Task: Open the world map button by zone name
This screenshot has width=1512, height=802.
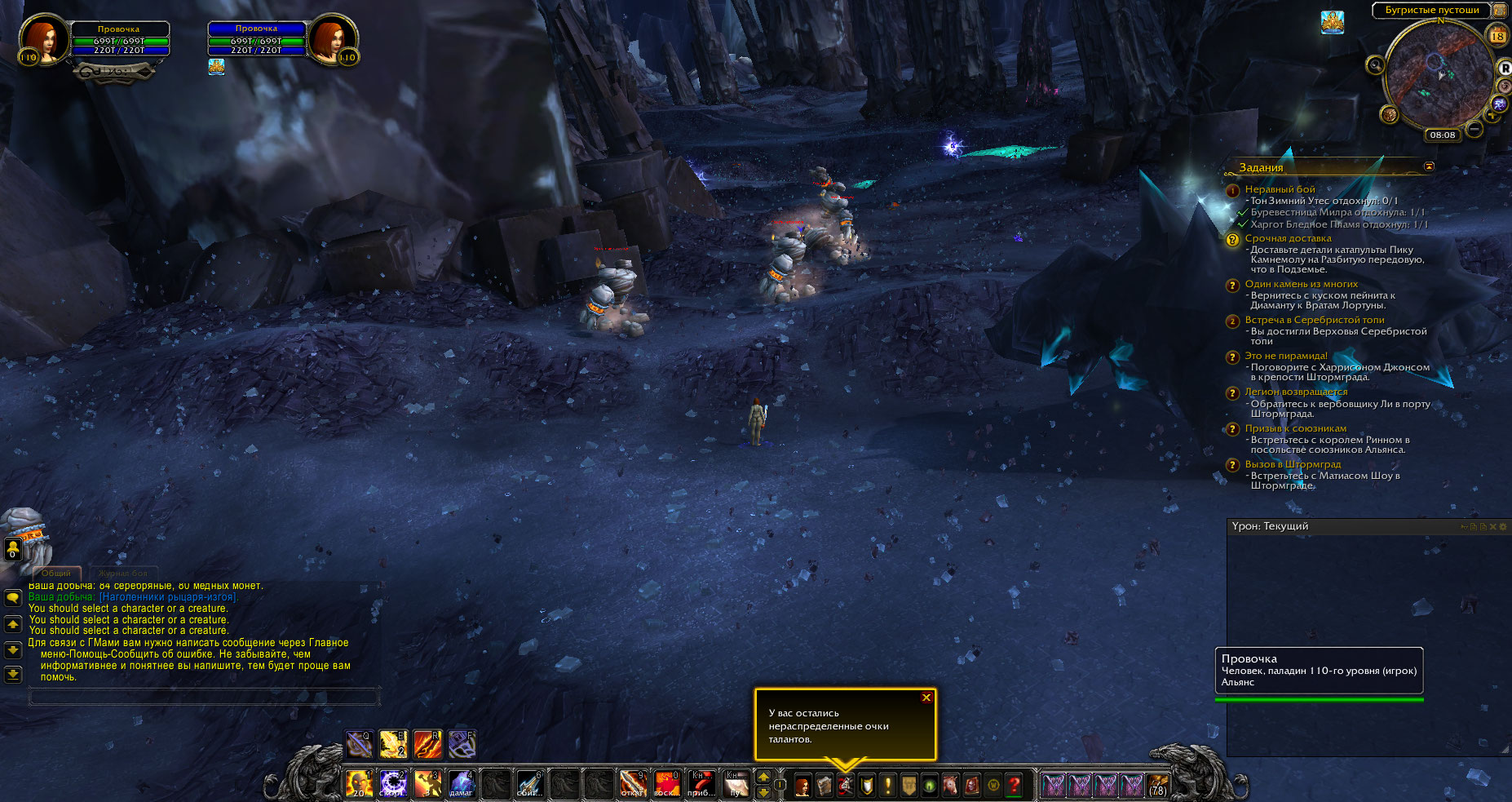Action: 1499,11
